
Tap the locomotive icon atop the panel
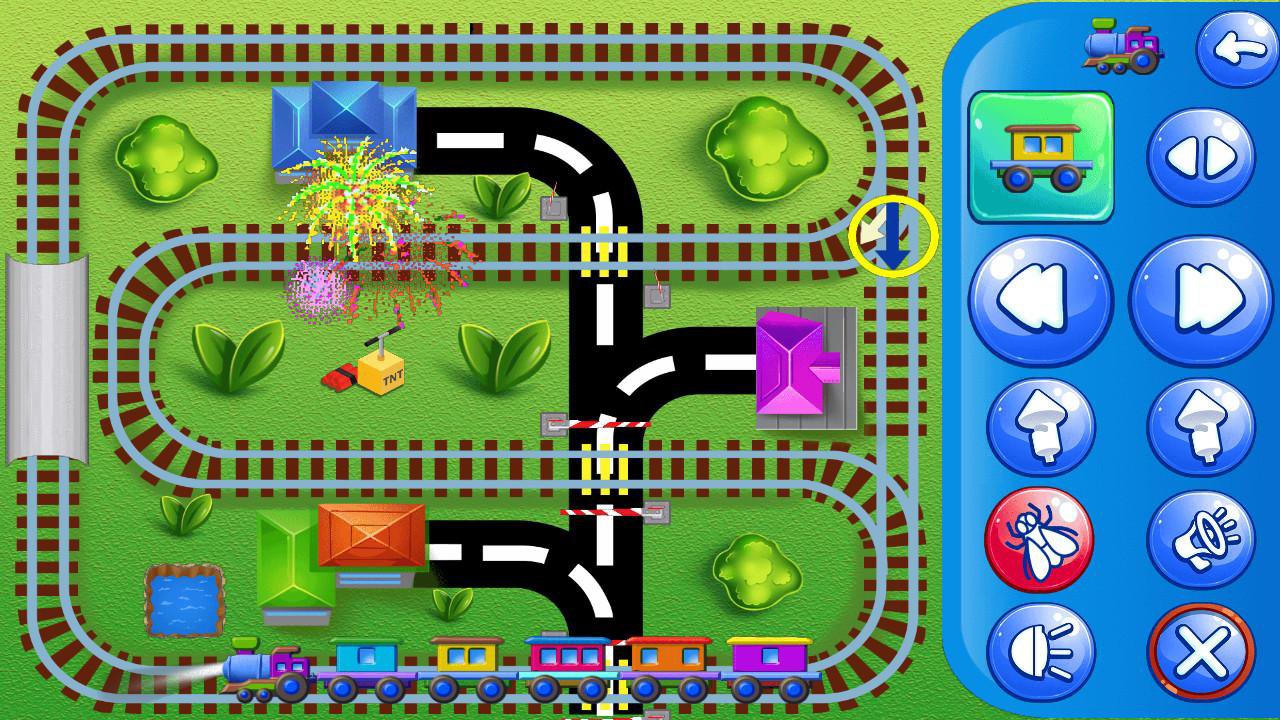click(x=1120, y=44)
